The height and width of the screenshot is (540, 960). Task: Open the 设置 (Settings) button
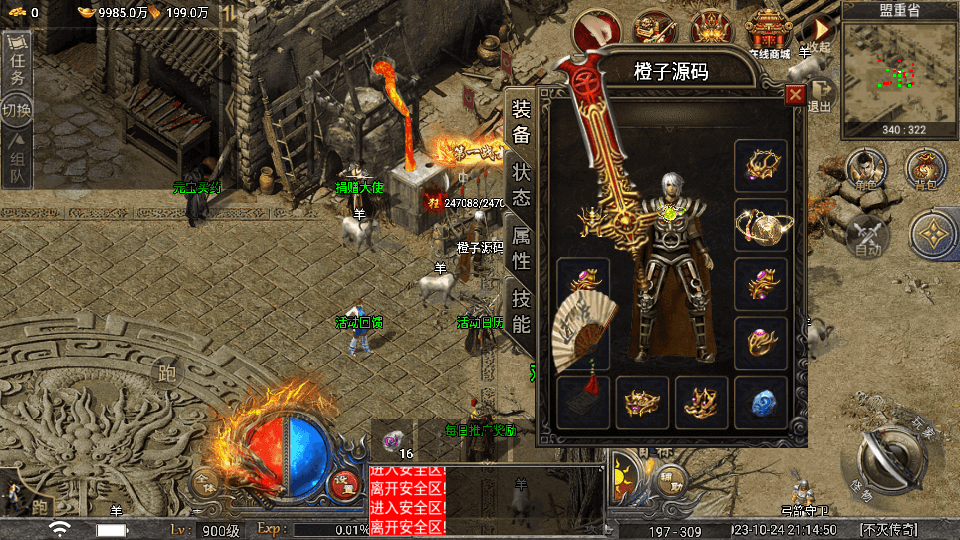point(343,482)
